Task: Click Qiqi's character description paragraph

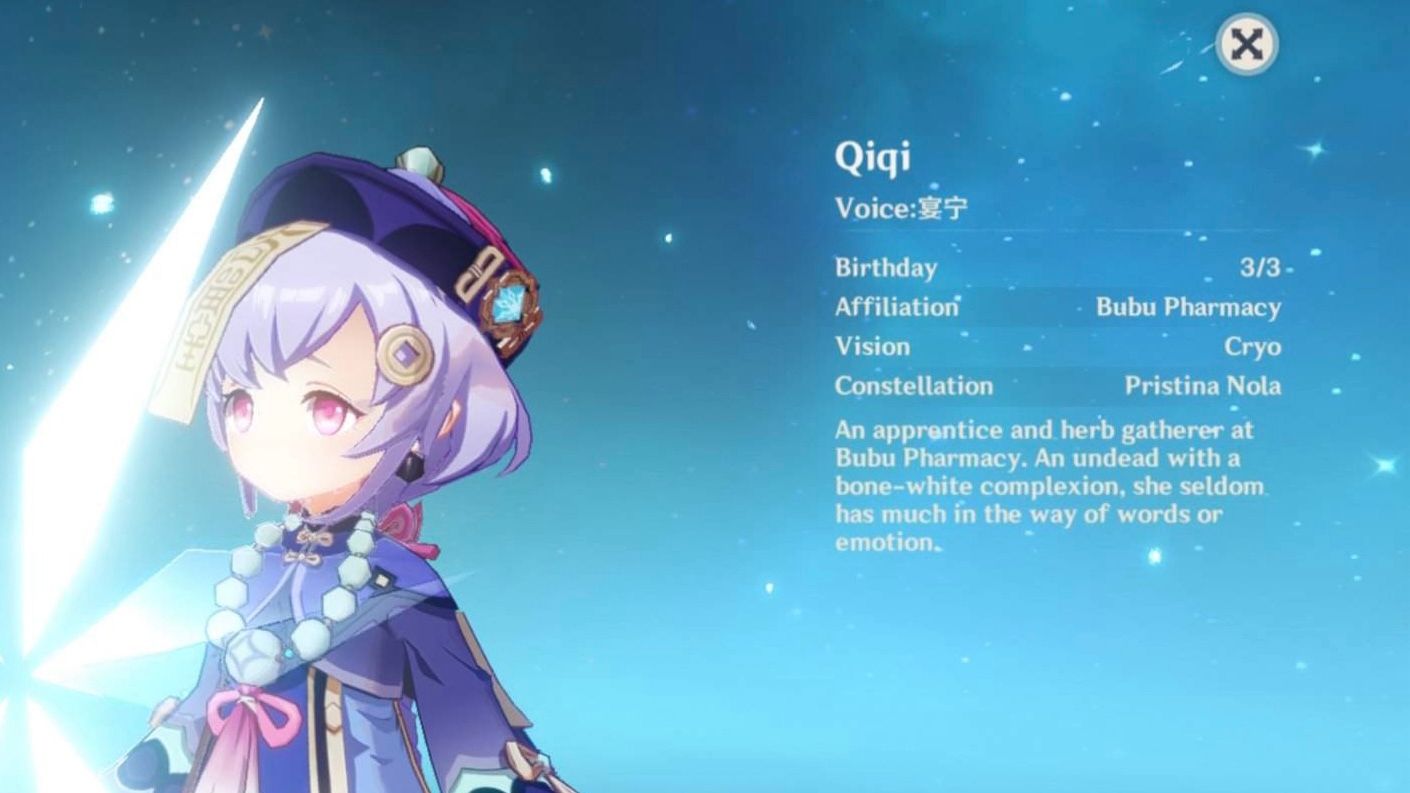Action: point(1040,485)
